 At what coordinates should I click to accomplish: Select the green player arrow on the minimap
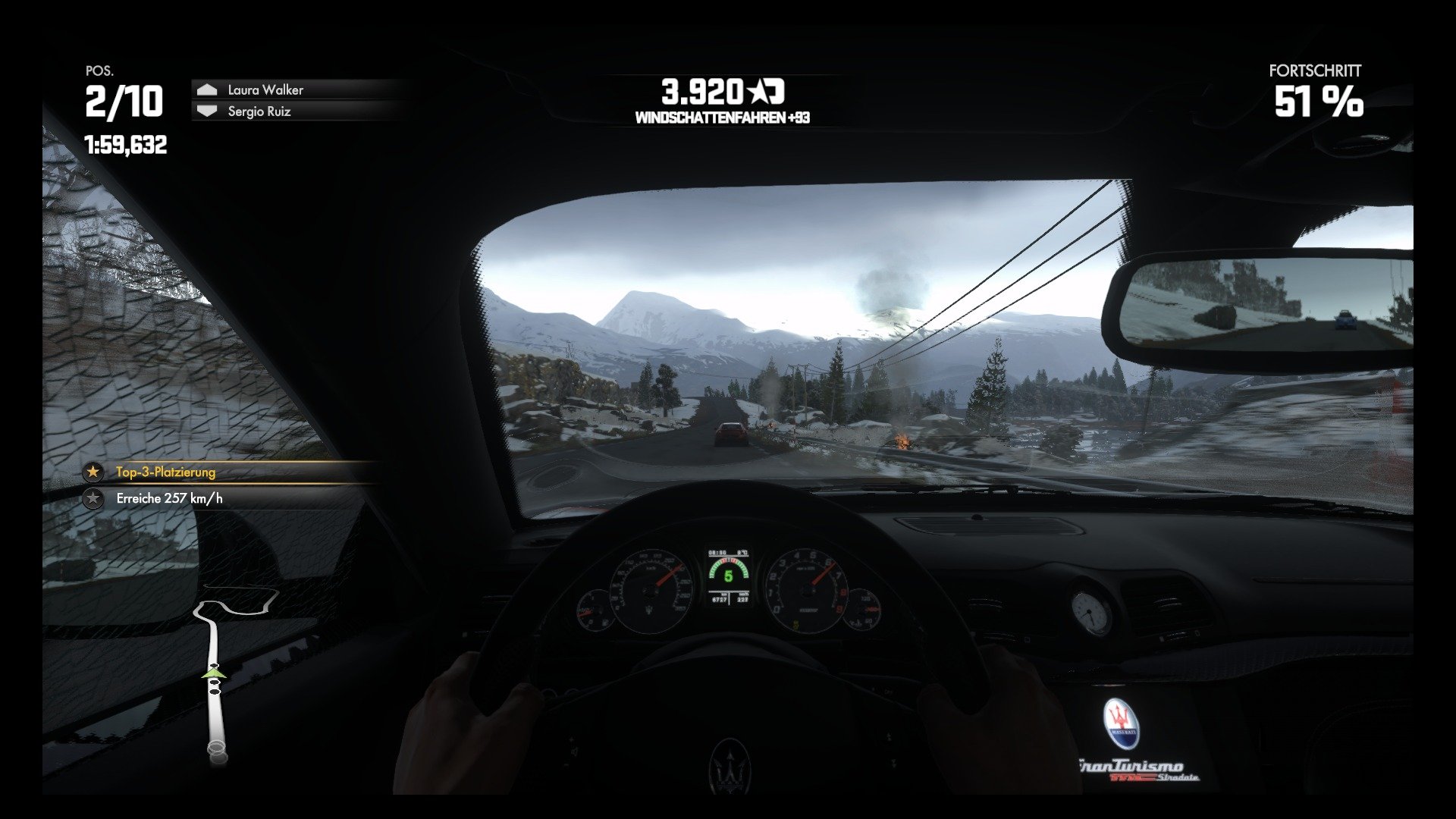coord(213,673)
